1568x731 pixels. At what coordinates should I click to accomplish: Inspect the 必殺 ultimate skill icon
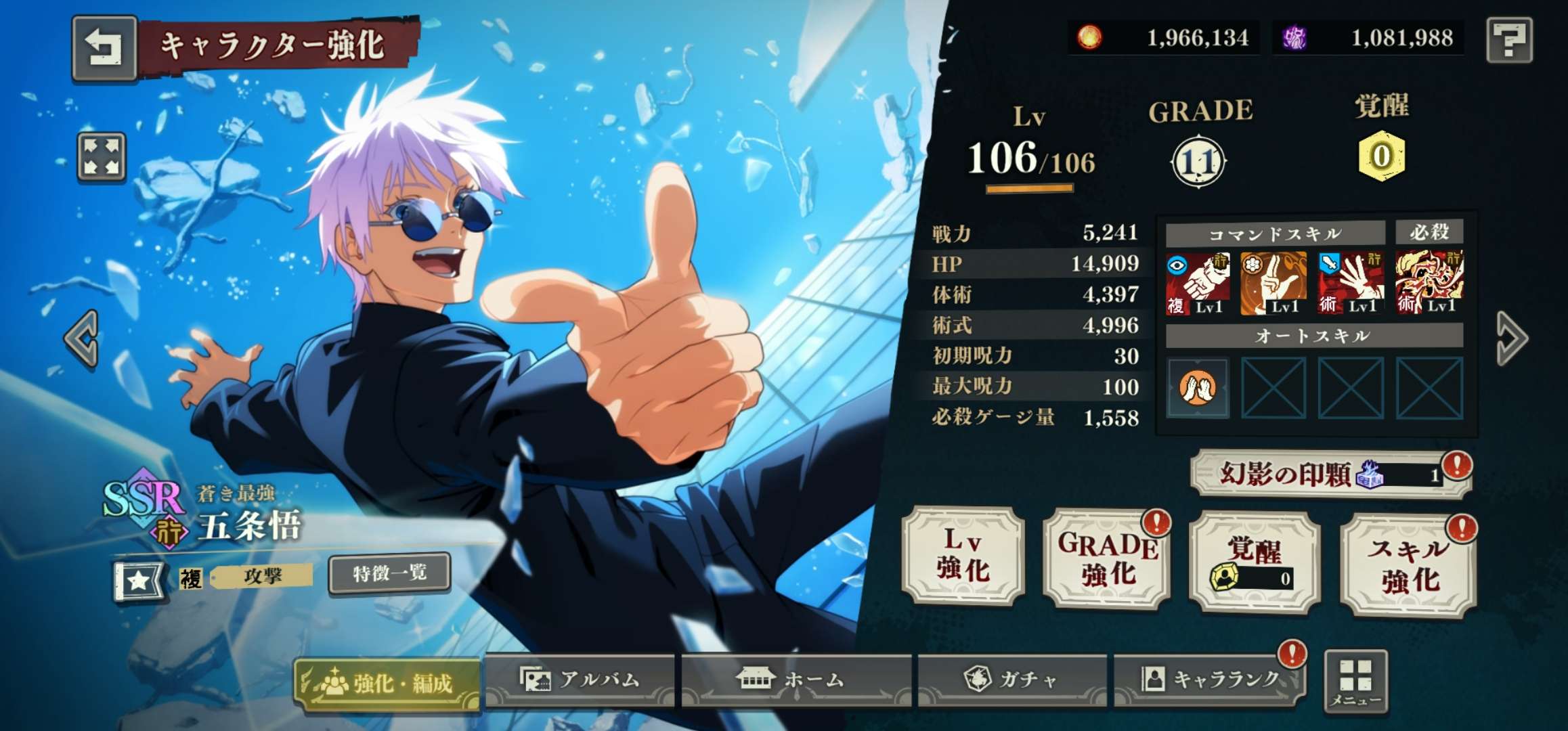click(1429, 283)
